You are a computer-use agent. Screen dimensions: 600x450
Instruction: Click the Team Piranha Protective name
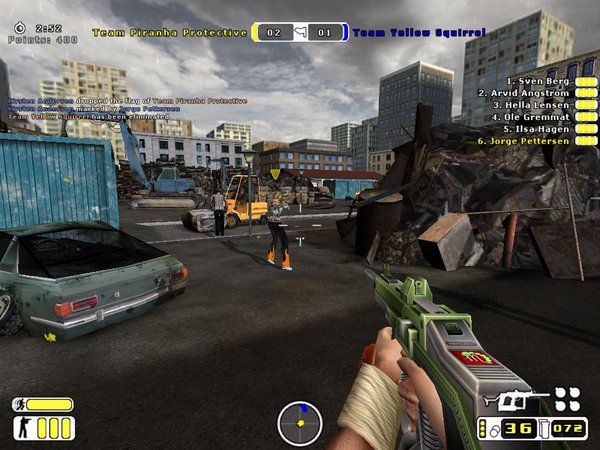pos(169,33)
